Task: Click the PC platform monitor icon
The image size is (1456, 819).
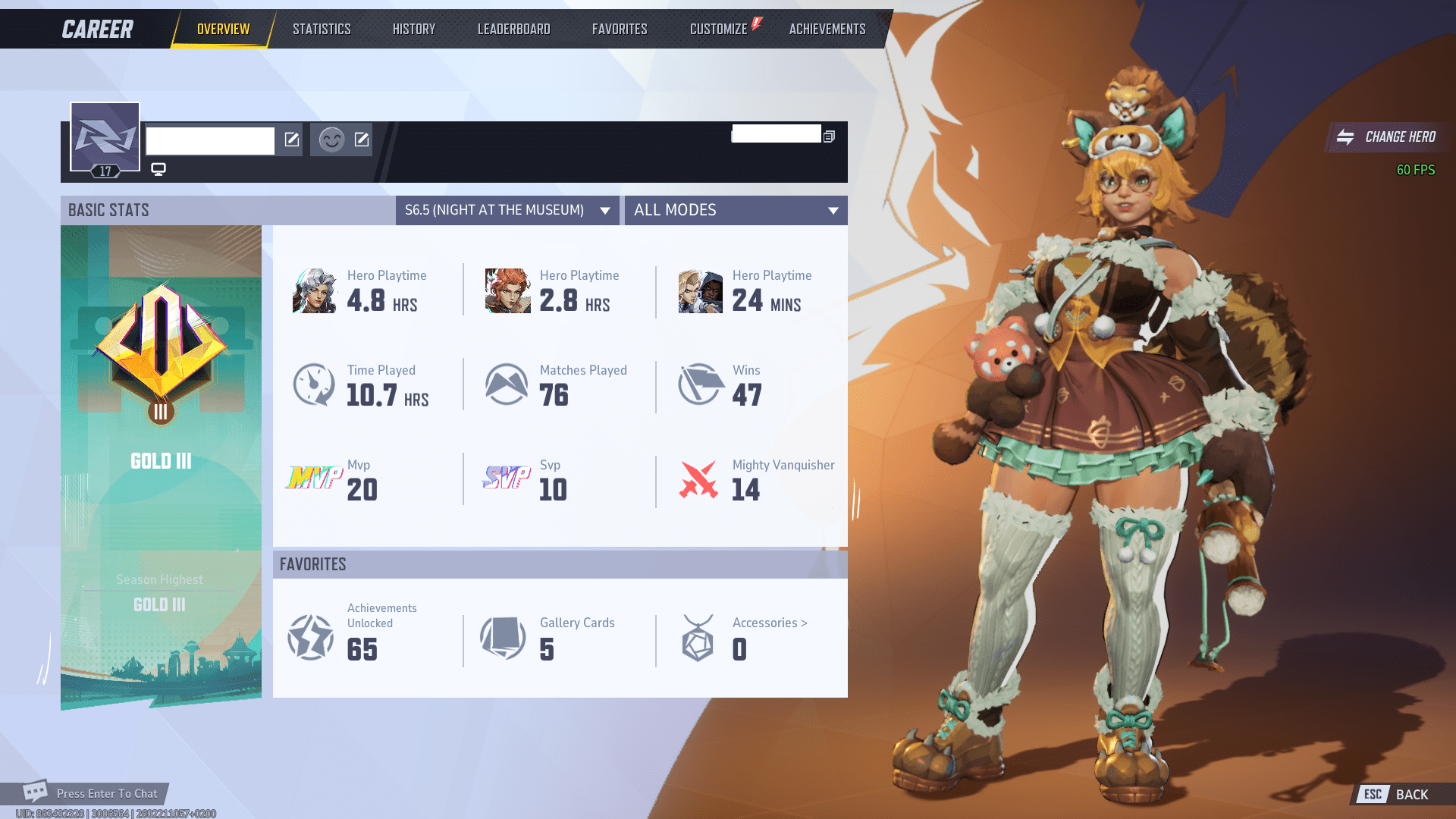Action: 158,170
